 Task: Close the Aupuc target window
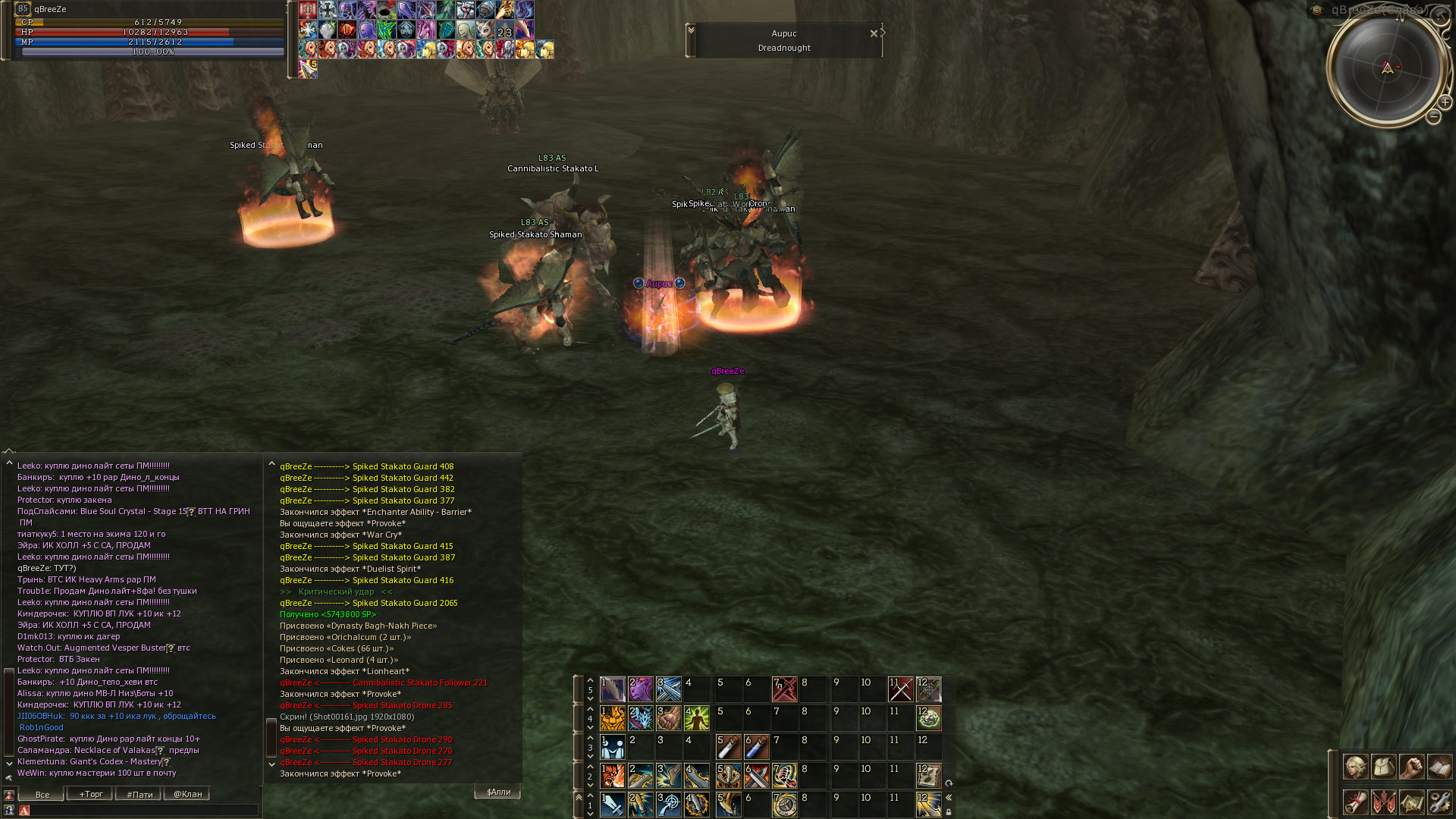click(874, 33)
